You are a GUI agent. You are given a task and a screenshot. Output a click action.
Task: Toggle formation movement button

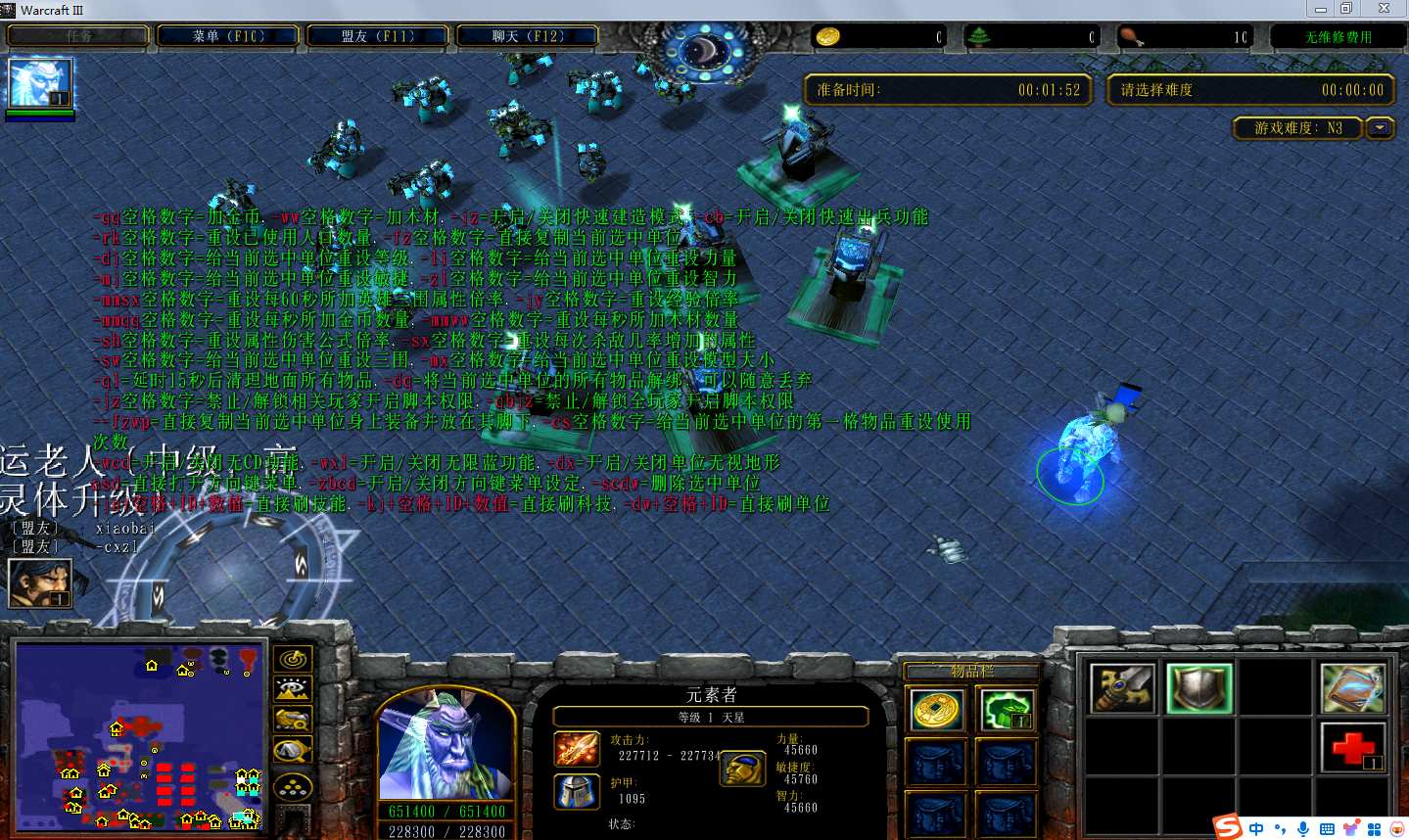(x=293, y=785)
